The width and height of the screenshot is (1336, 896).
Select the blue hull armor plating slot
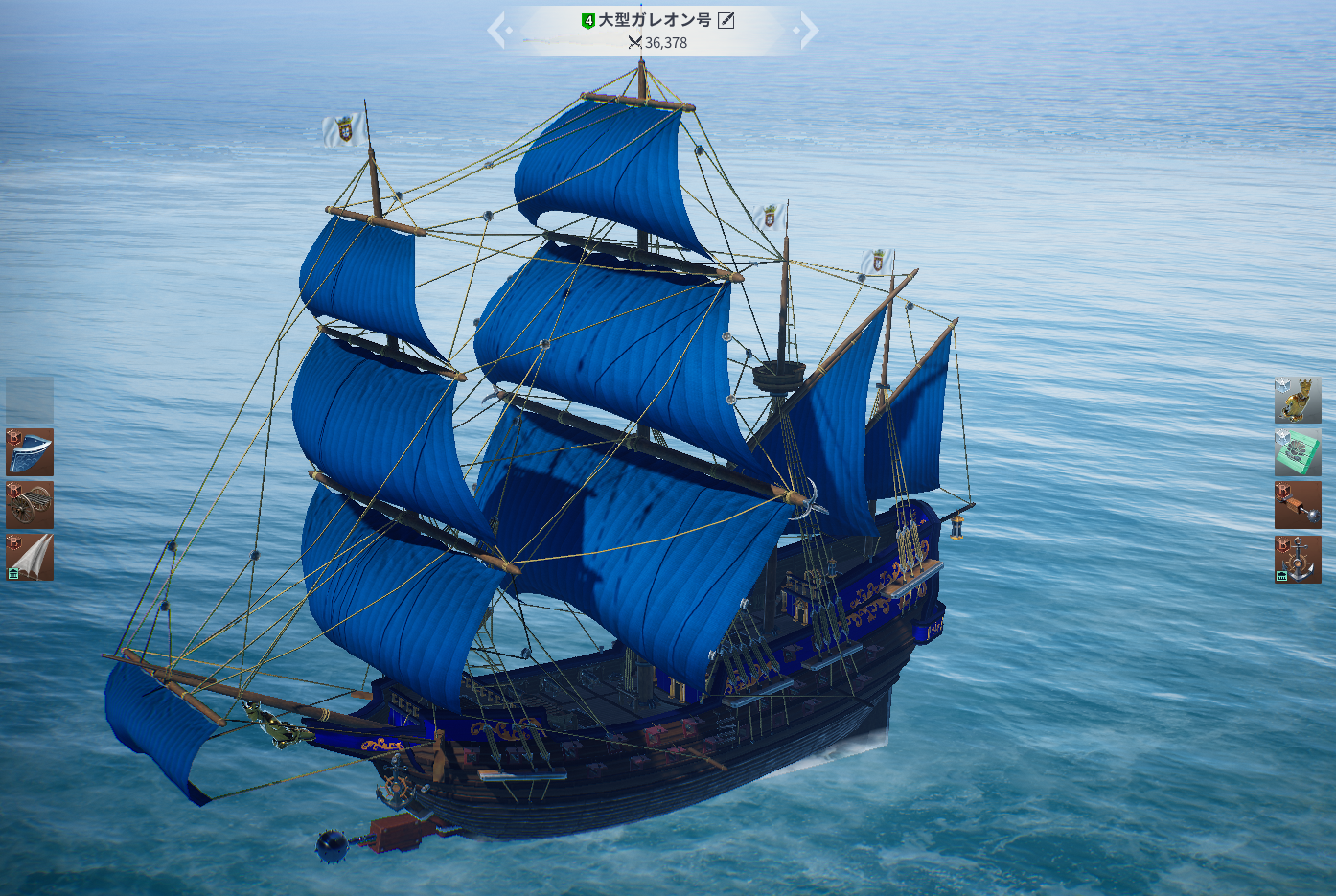tap(30, 452)
